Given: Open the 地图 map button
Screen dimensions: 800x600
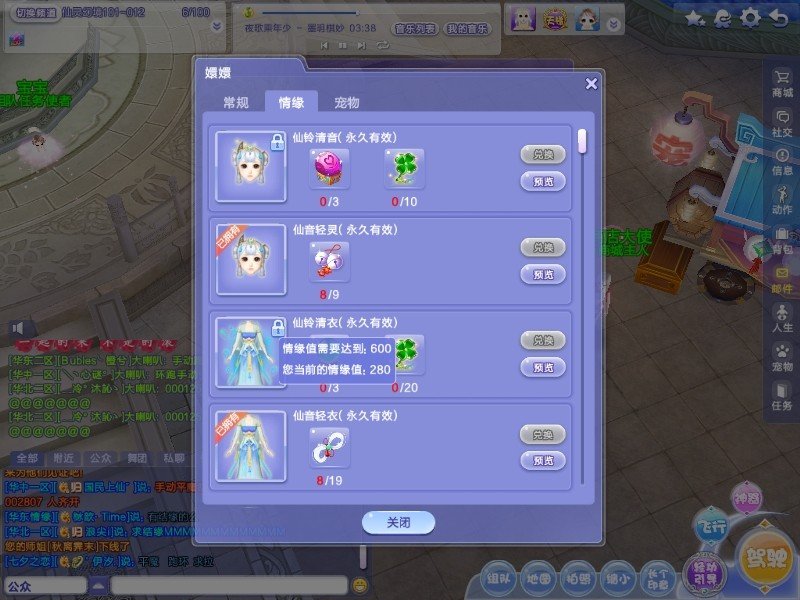Looking at the screenshot, I should (x=539, y=577).
